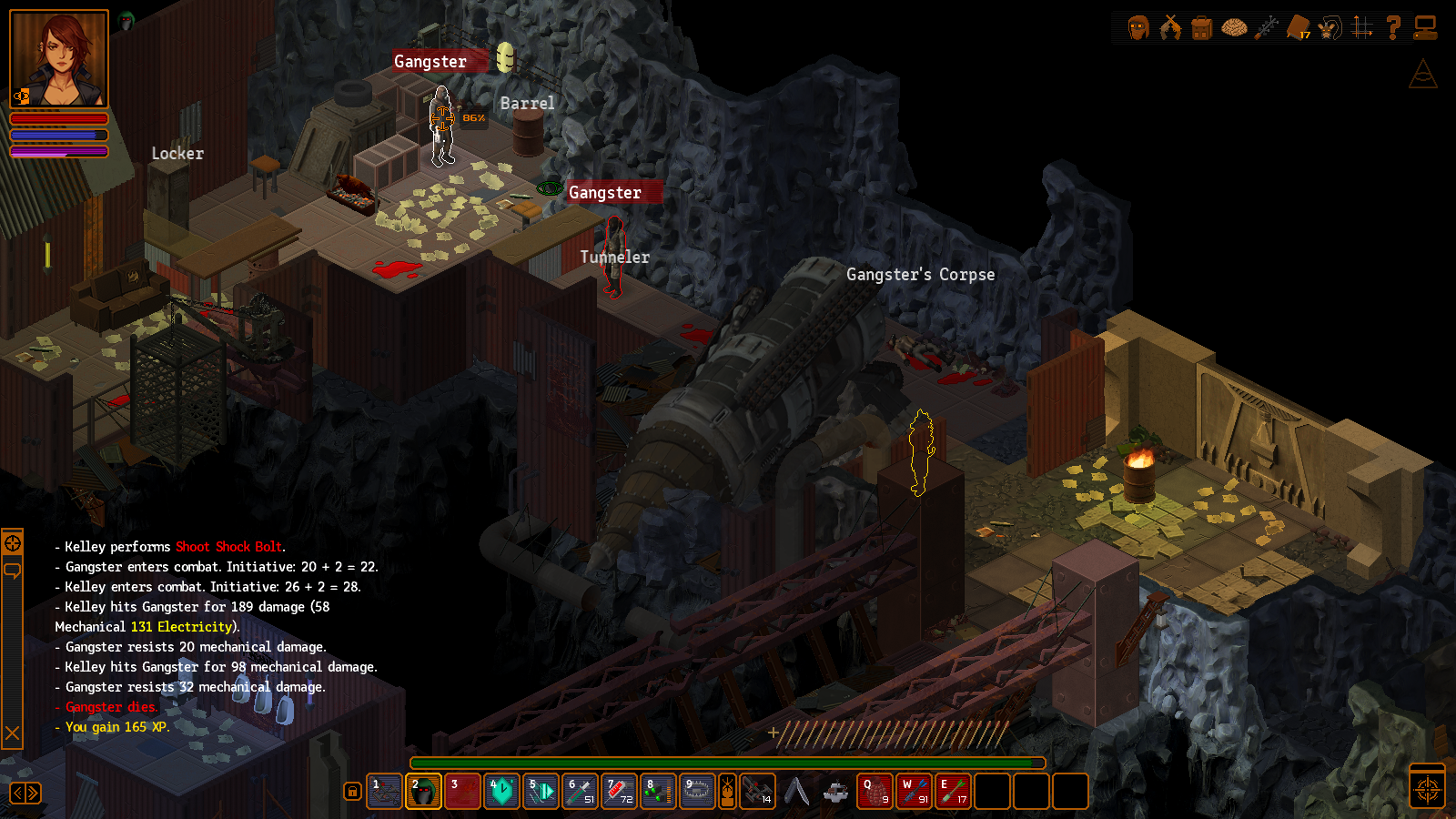The image size is (1456, 819).
Task: Switch to the combat log tab
Action: pos(13,543)
